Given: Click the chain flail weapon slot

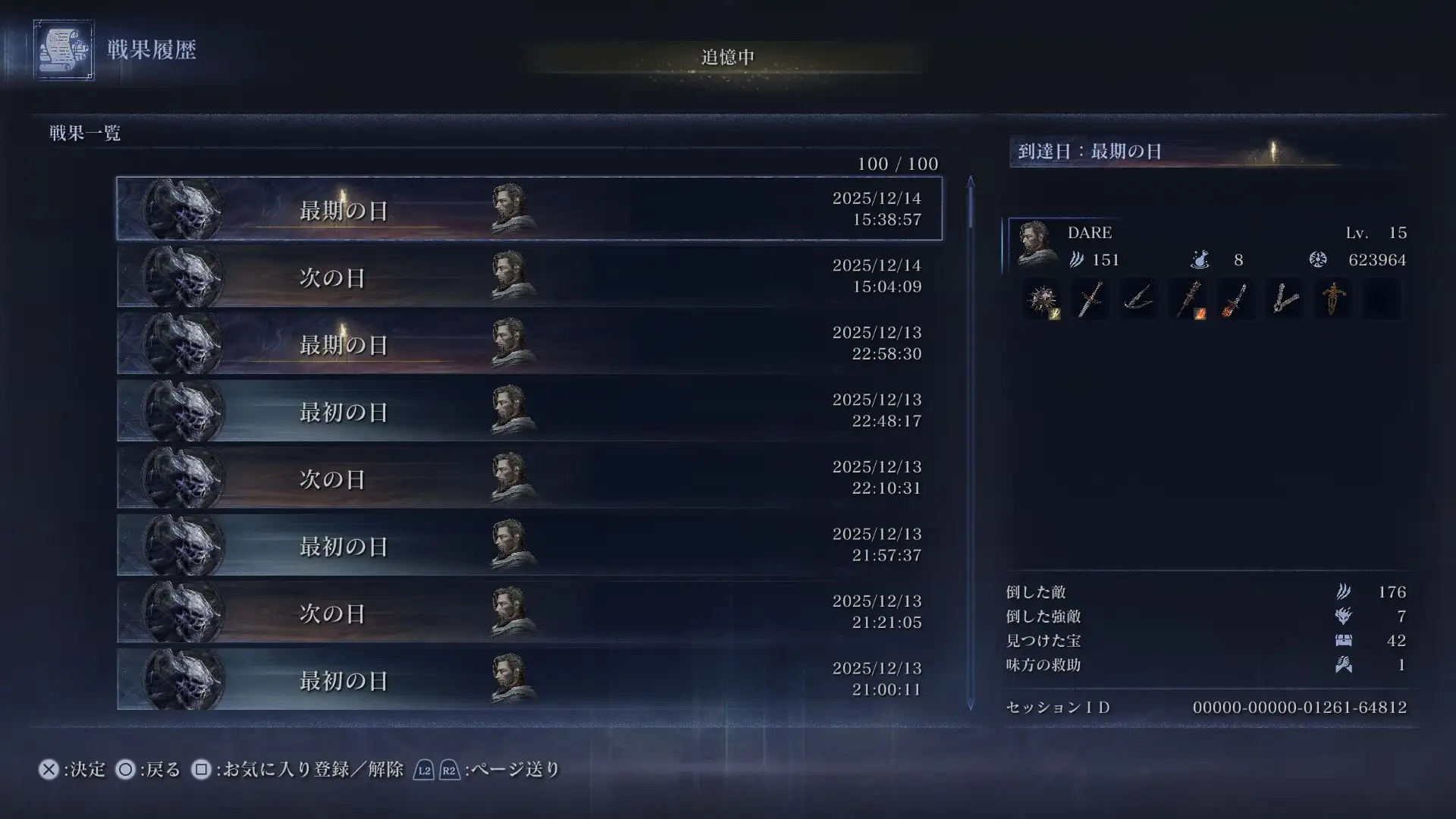Looking at the screenshot, I should point(1285,300).
